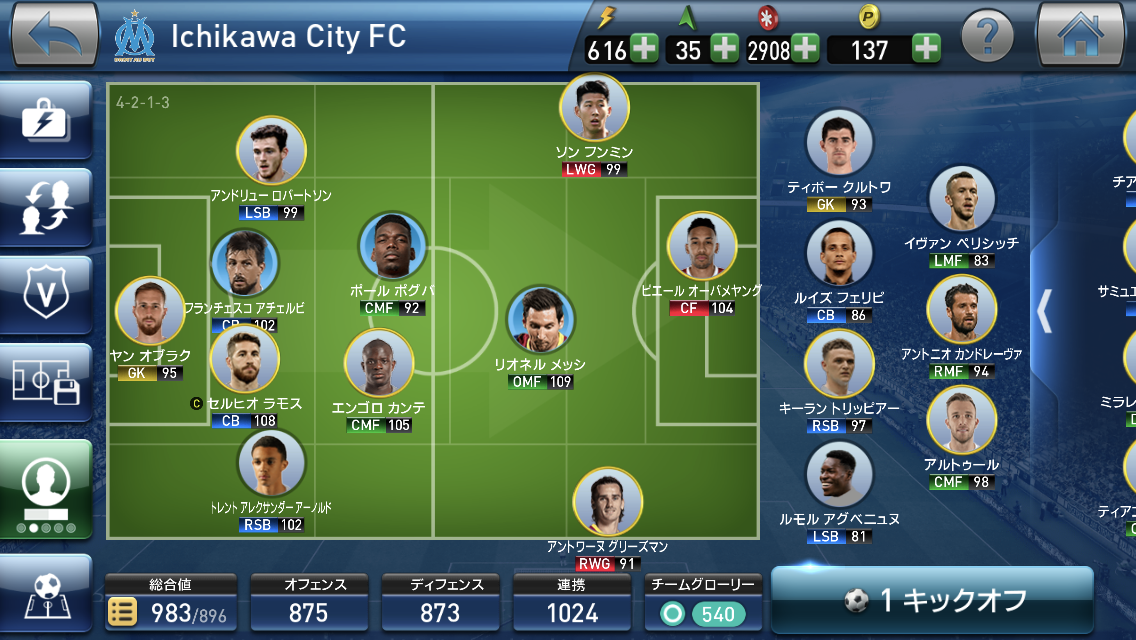Image resolution: width=1136 pixels, height=640 pixels.
Task: Choose bench goalkeeper ティボー クルトワ
Action: [x=839, y=144]
